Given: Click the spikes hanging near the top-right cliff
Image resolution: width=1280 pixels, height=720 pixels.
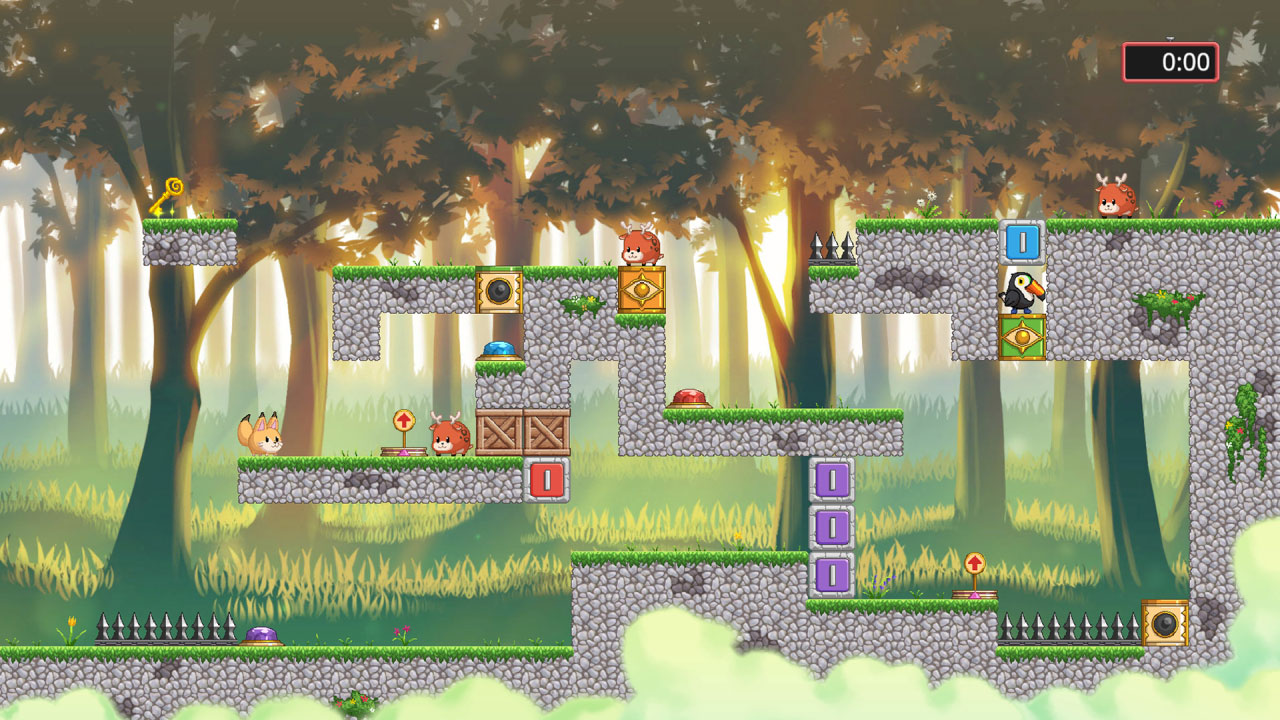Looking at the screenshot, I should (x=833, y=245).
